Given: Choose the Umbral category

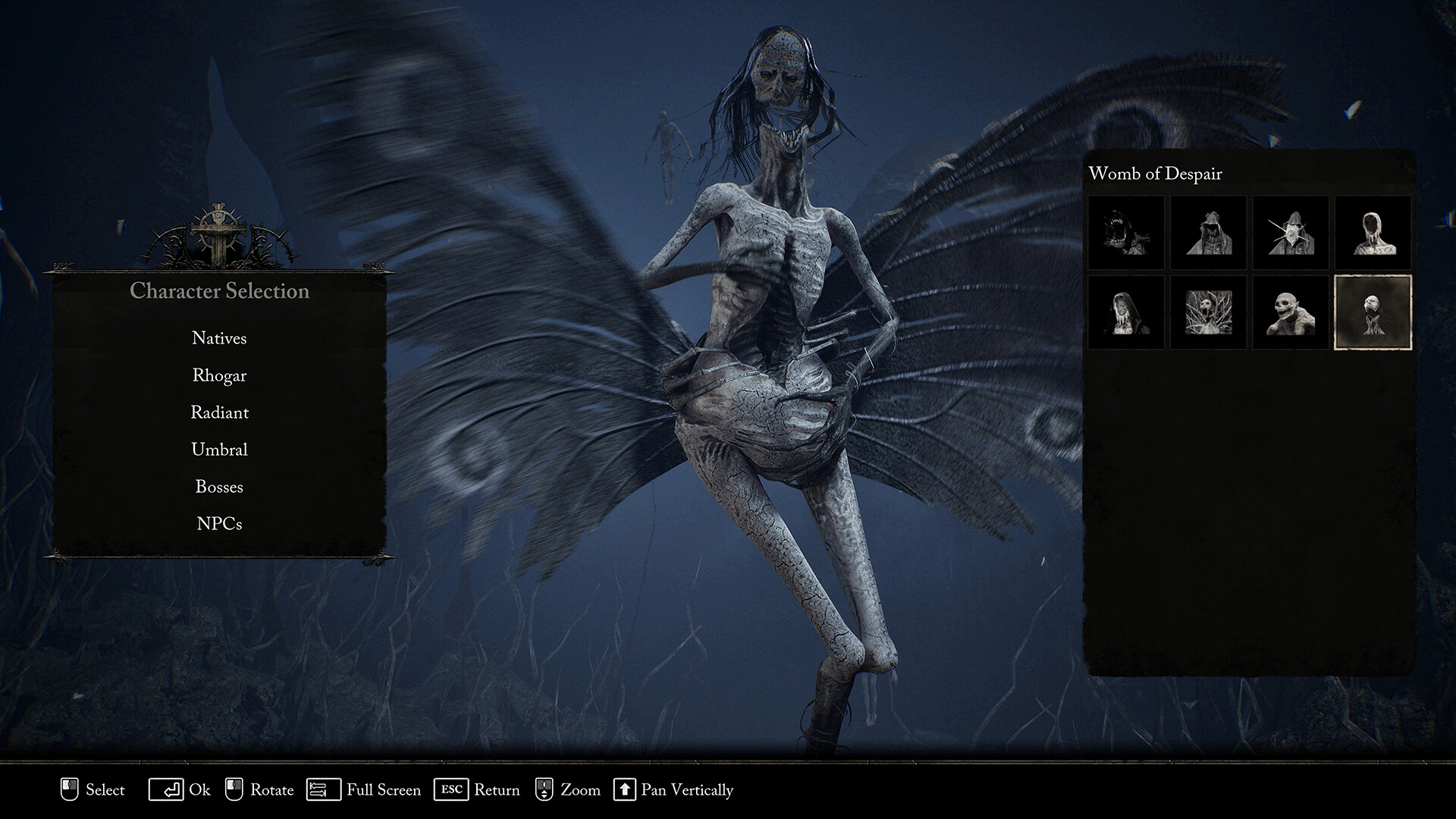Looking at the screenshot, I should tap(219, 449).
